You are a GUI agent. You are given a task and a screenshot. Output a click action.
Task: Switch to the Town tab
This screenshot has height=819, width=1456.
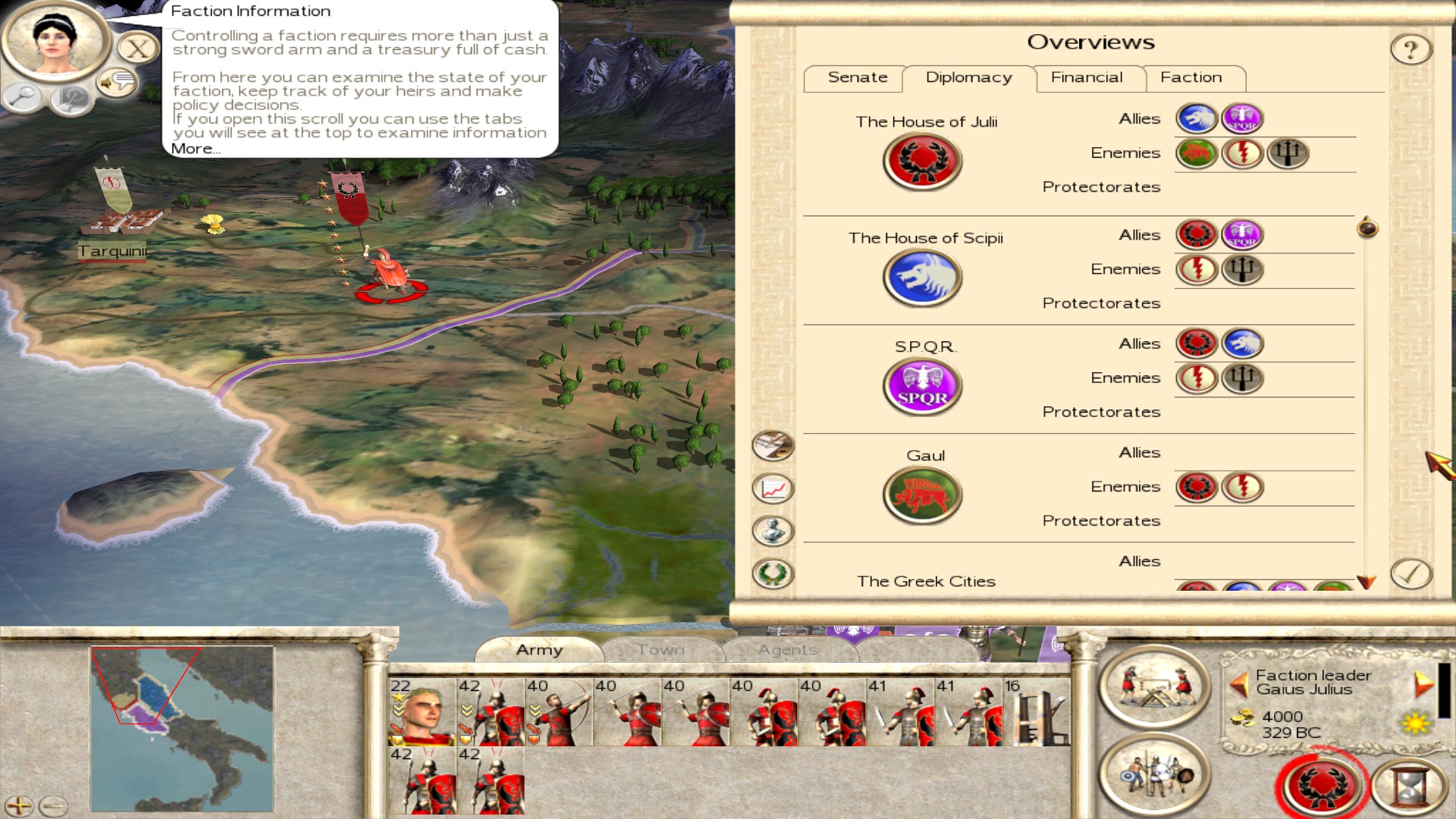point(661,650)
